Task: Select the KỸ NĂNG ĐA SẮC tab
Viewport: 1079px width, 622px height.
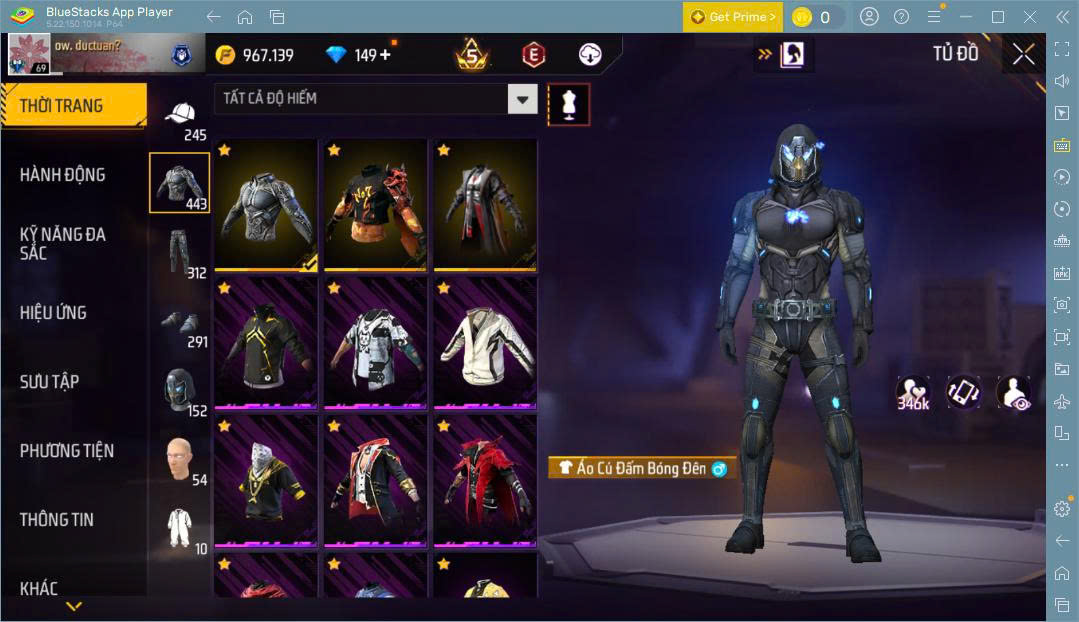Action: pos(62,243)
